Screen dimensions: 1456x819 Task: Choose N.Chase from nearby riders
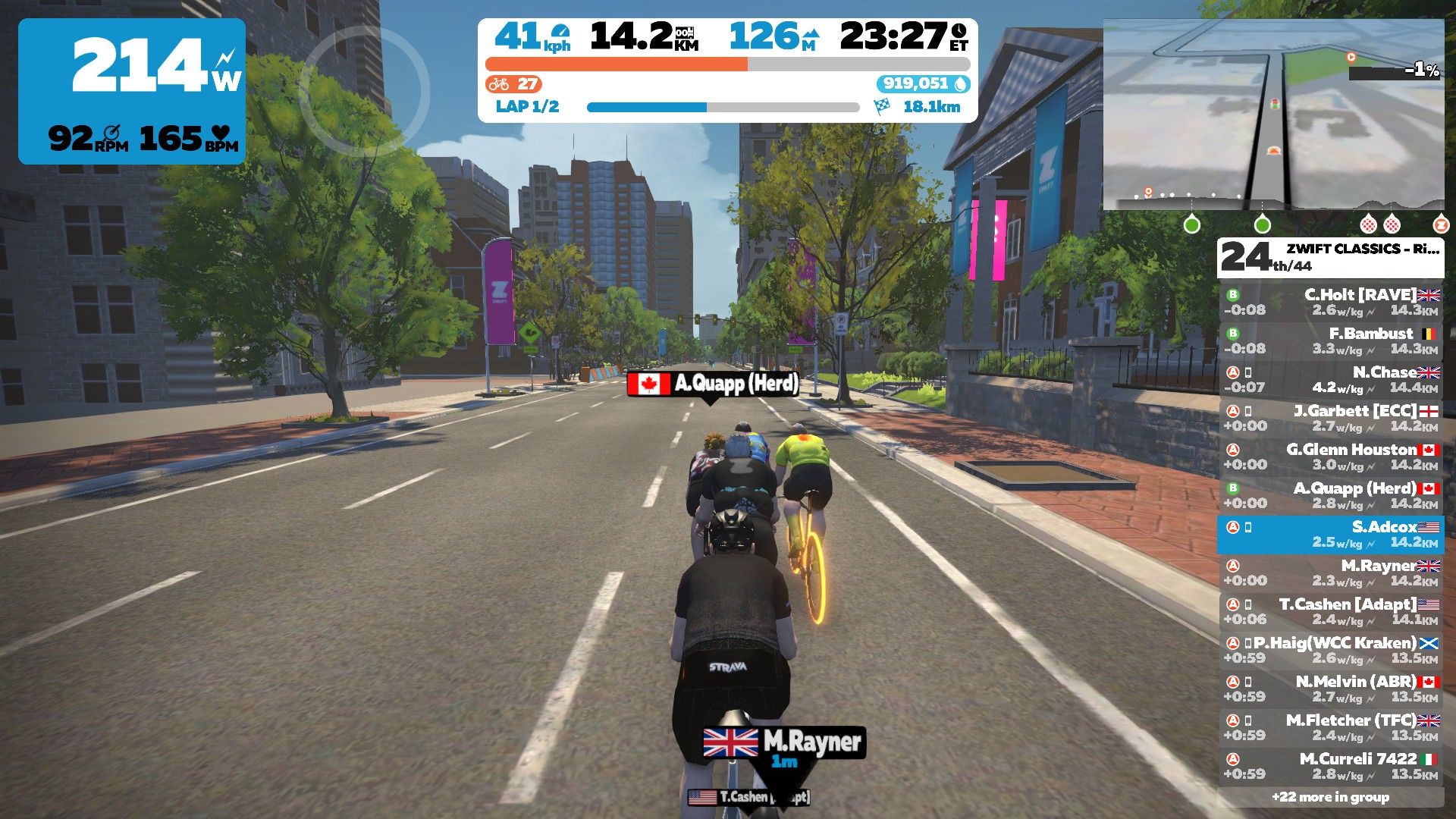pos(1331,379)
